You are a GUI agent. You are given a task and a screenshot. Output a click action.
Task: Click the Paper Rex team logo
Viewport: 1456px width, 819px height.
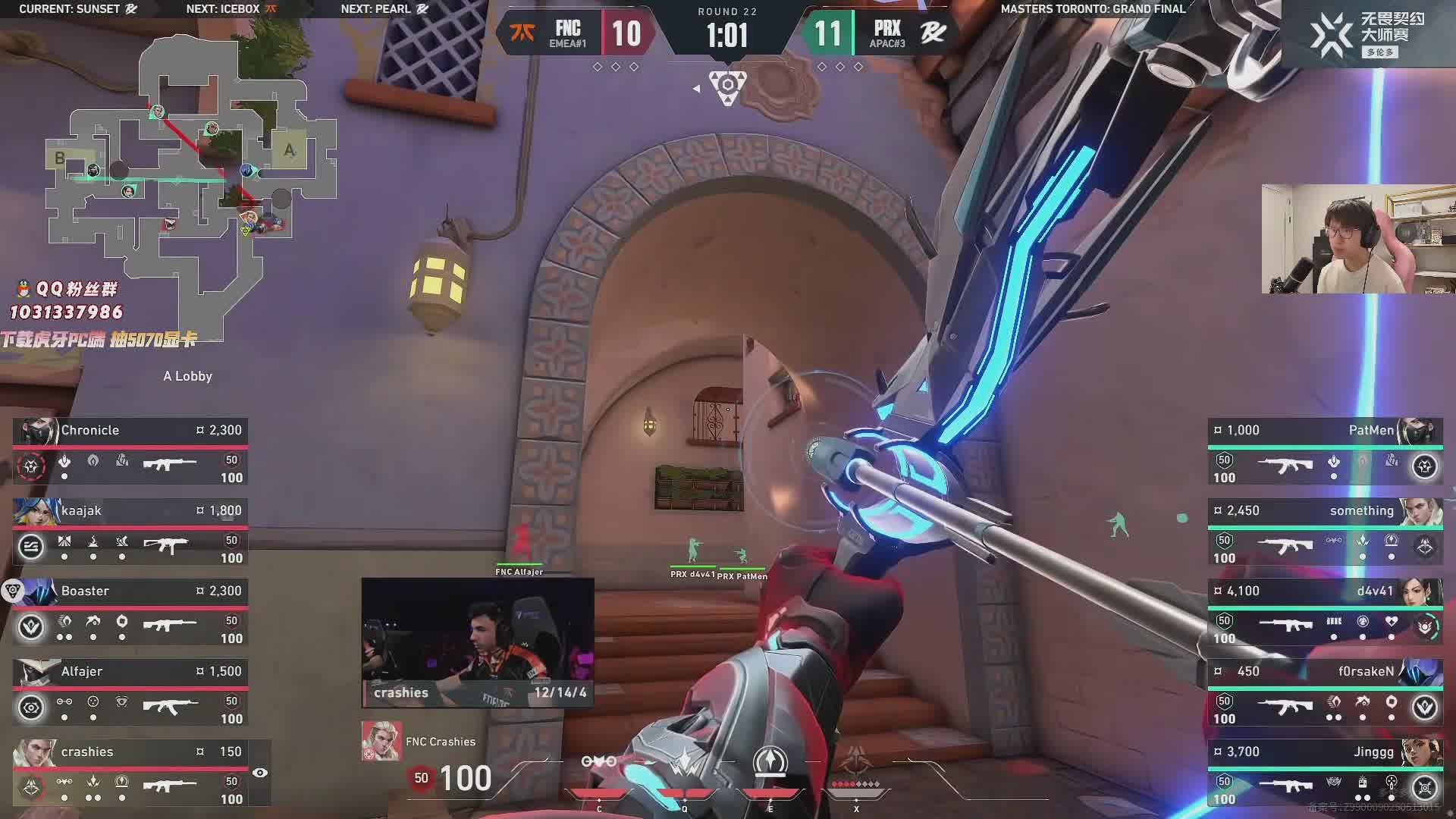click(x=932, y=33)
